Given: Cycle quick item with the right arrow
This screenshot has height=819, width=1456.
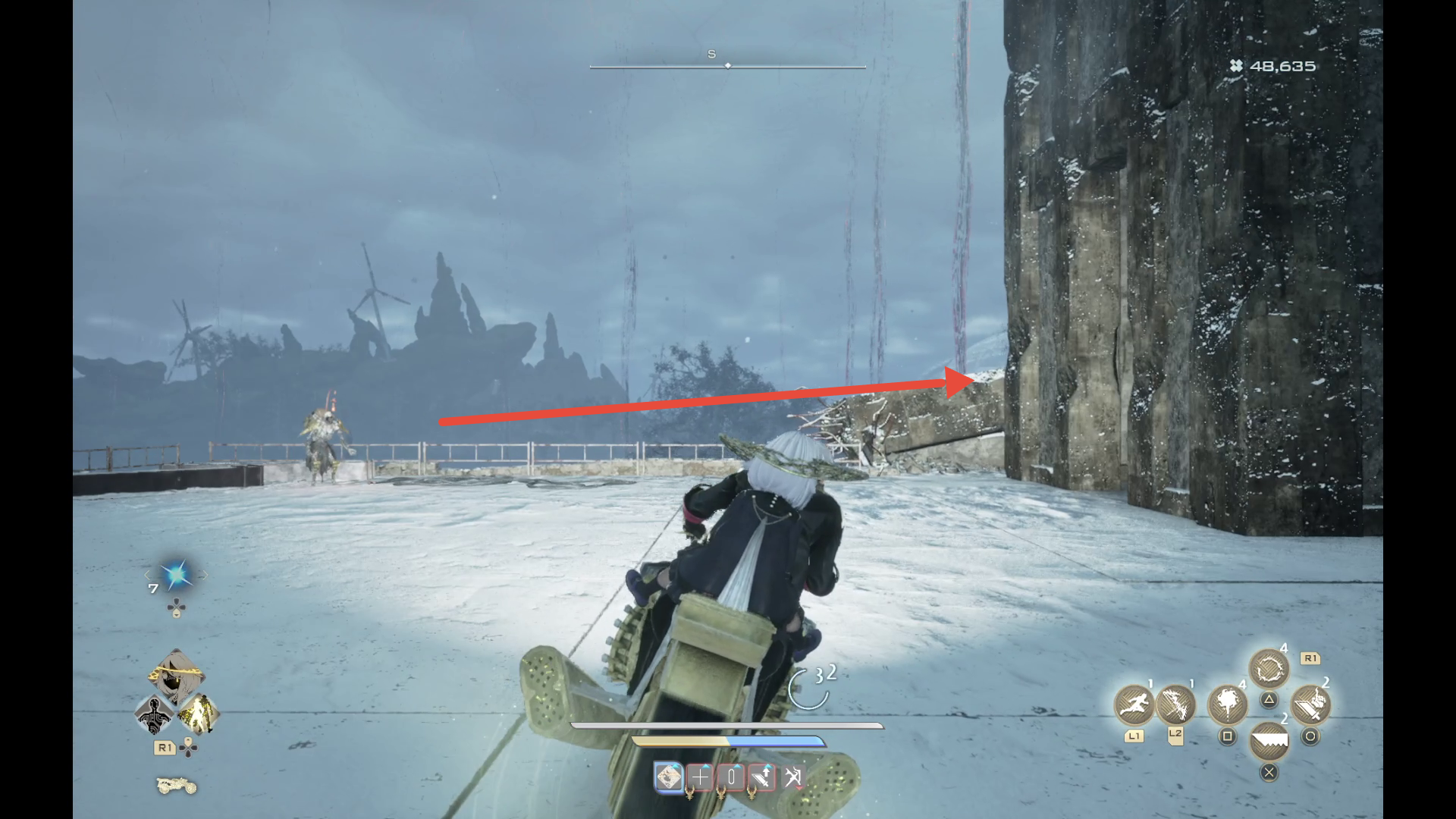Looking at the screenshot, I should (x=203, y=576).
